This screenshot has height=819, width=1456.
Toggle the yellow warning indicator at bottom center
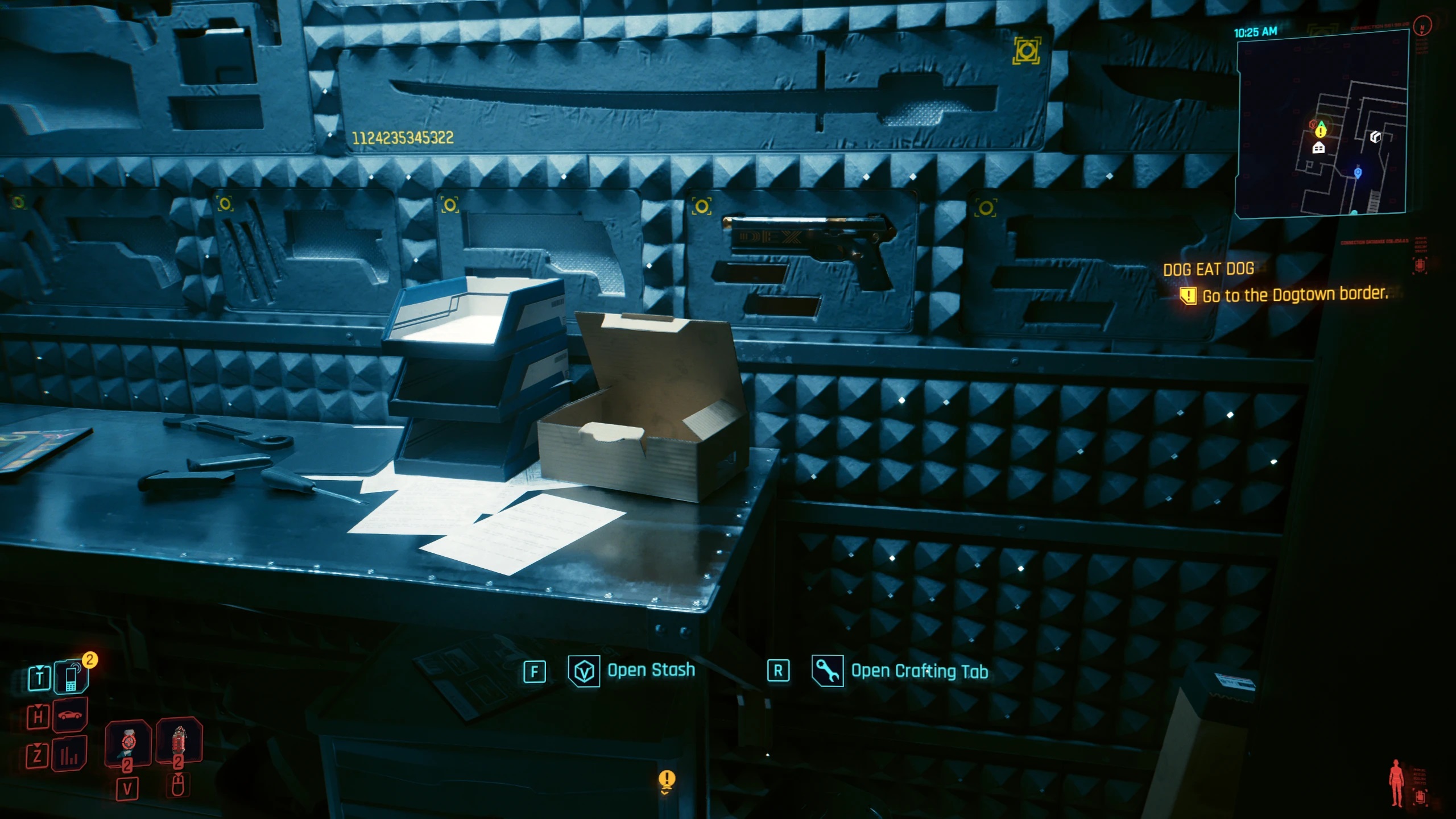click(667, 778)
